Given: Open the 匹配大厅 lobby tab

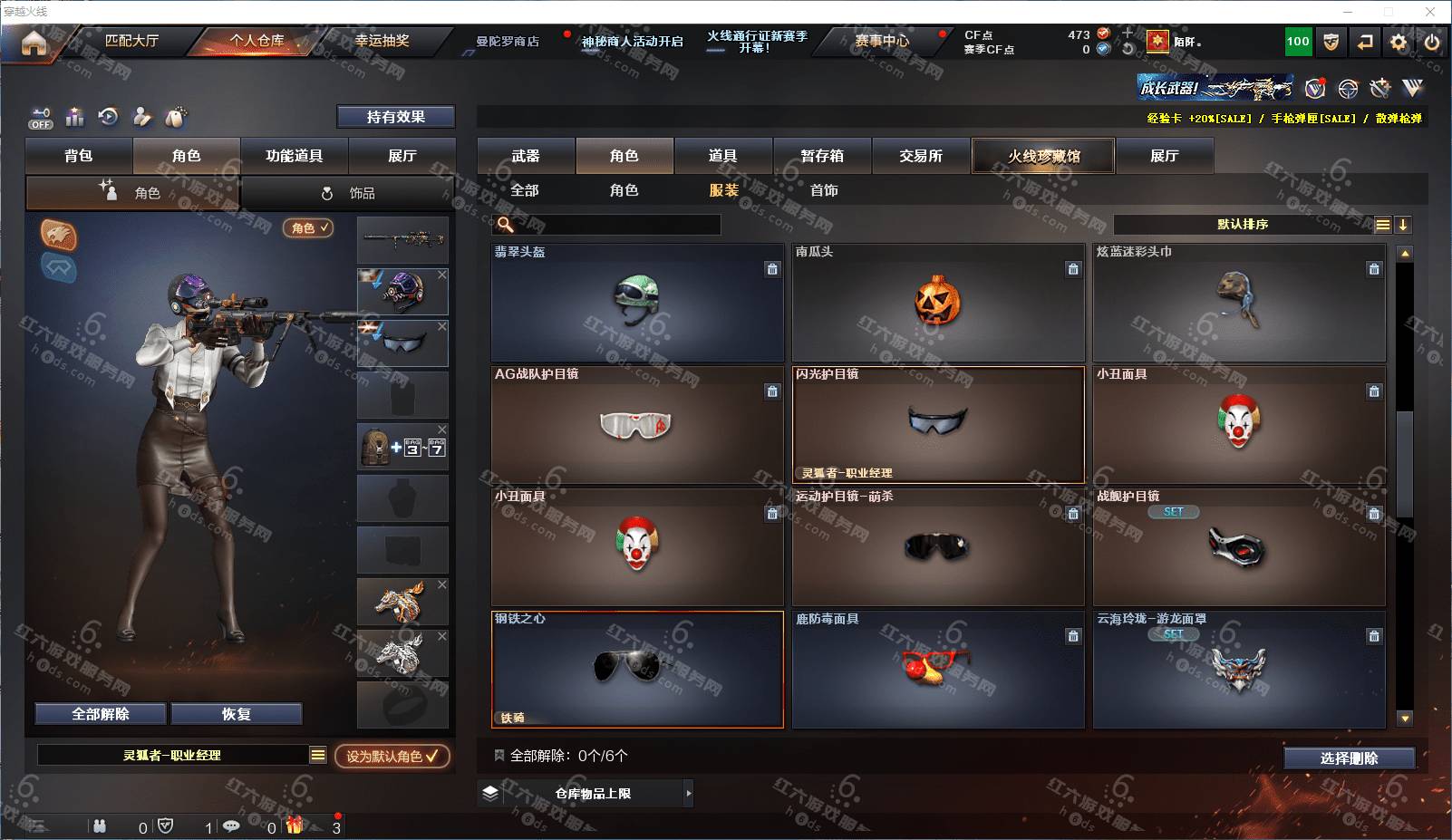Looking at the screenshot, I should 132,41.
